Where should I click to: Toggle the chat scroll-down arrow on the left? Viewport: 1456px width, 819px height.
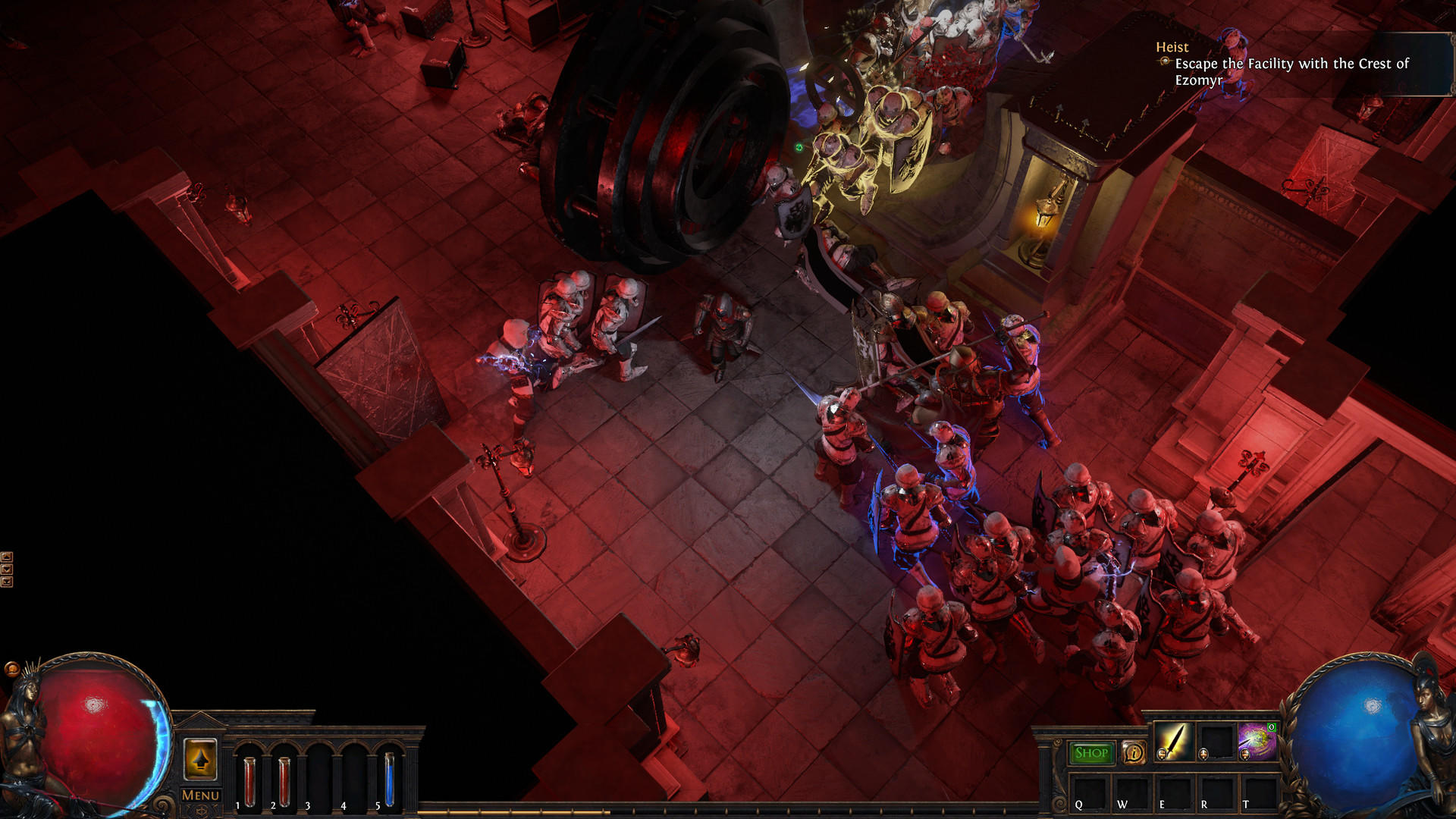tap(7, 569)
